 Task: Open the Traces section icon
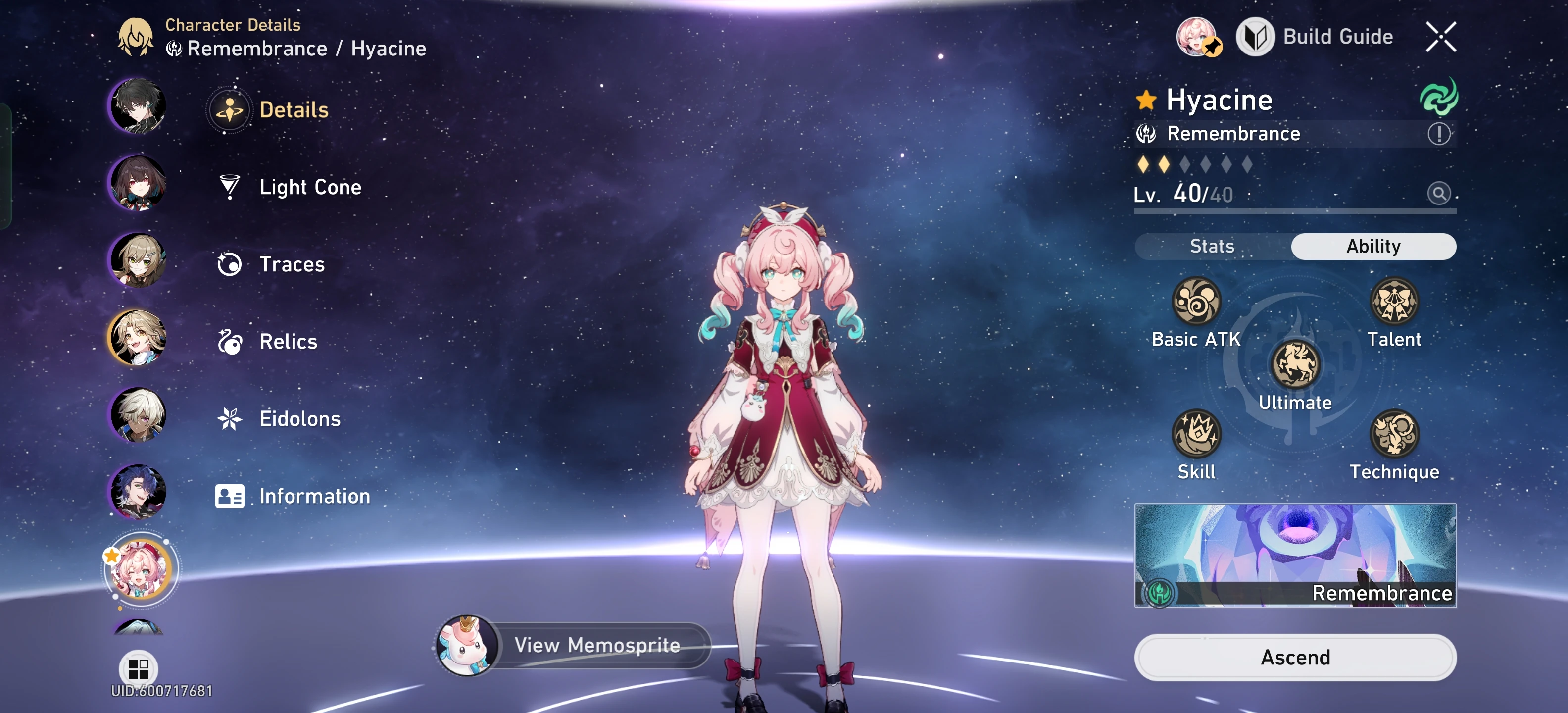[230, 264]
